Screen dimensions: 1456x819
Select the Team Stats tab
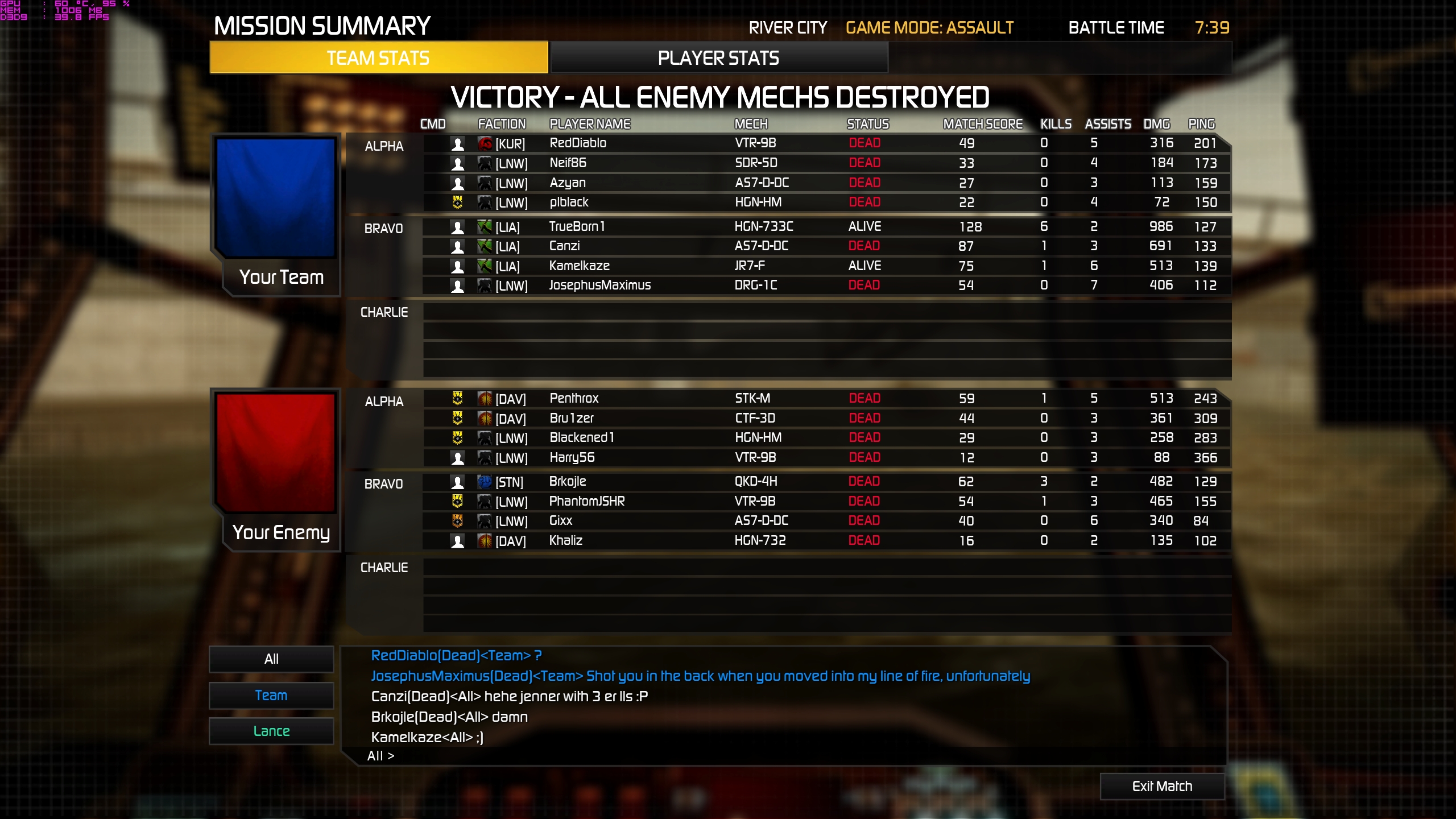pyautogui.click(x=378, y=58)
